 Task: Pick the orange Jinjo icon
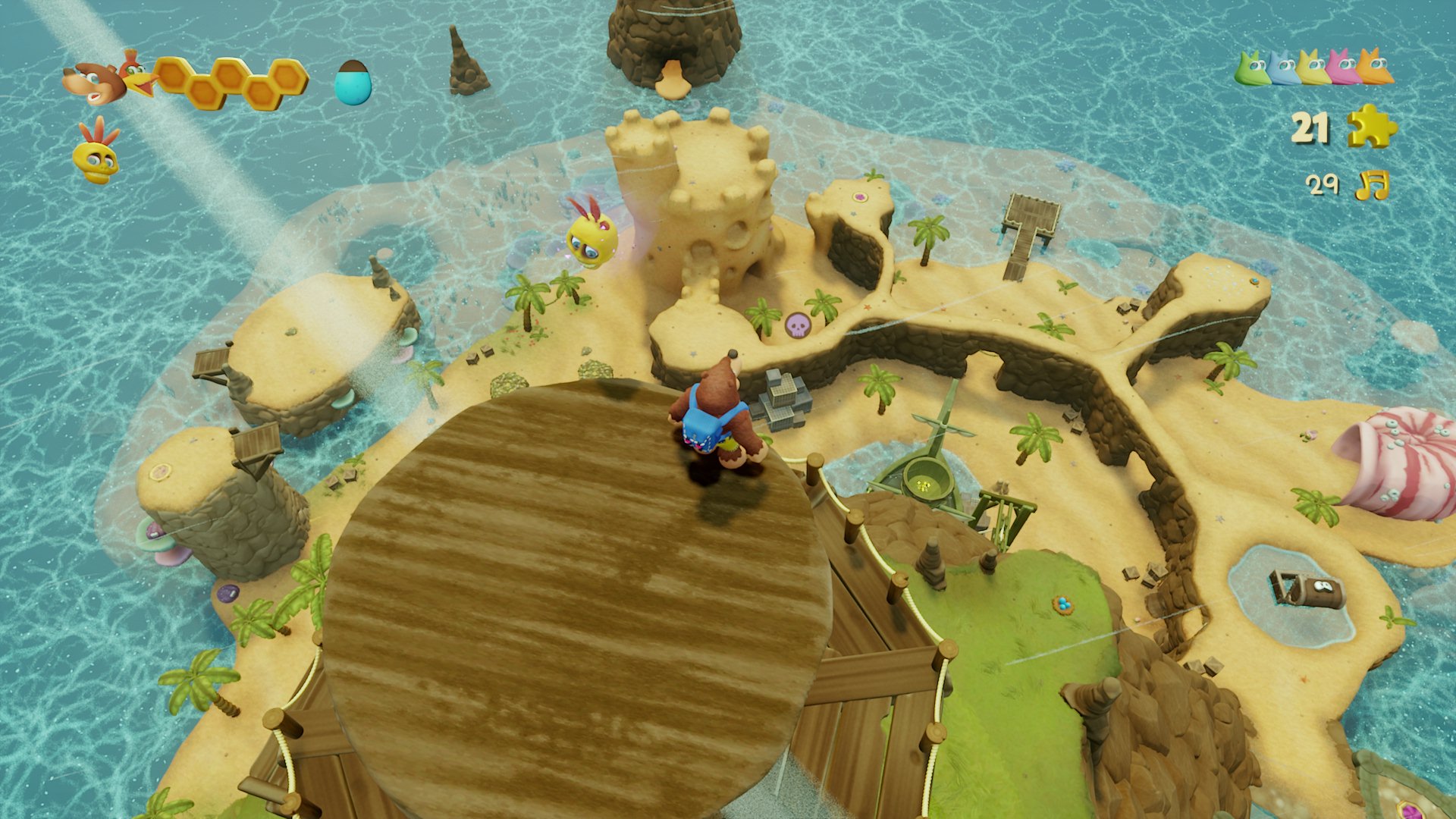[x=1375, y=67]
